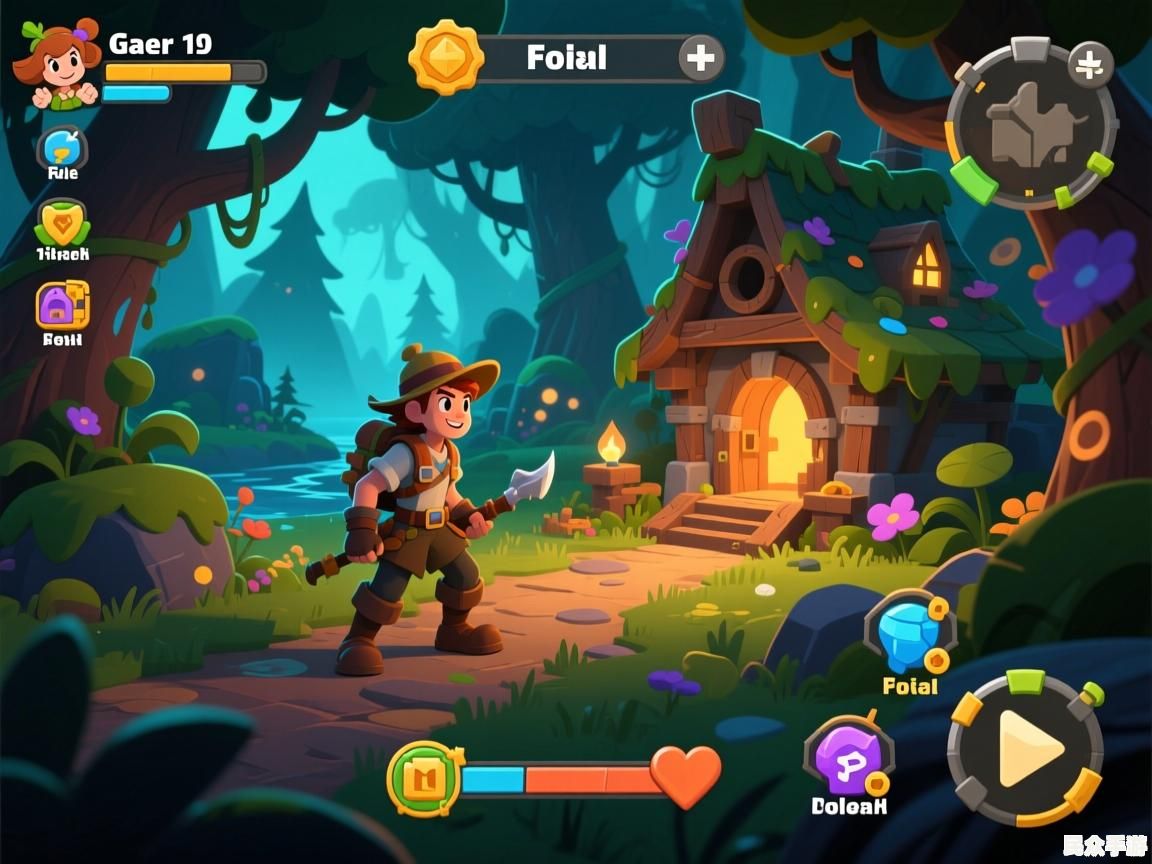Activate the blue gem Foial ability
This screenshot has width=1152, height=864.
(x=909, y=632)
